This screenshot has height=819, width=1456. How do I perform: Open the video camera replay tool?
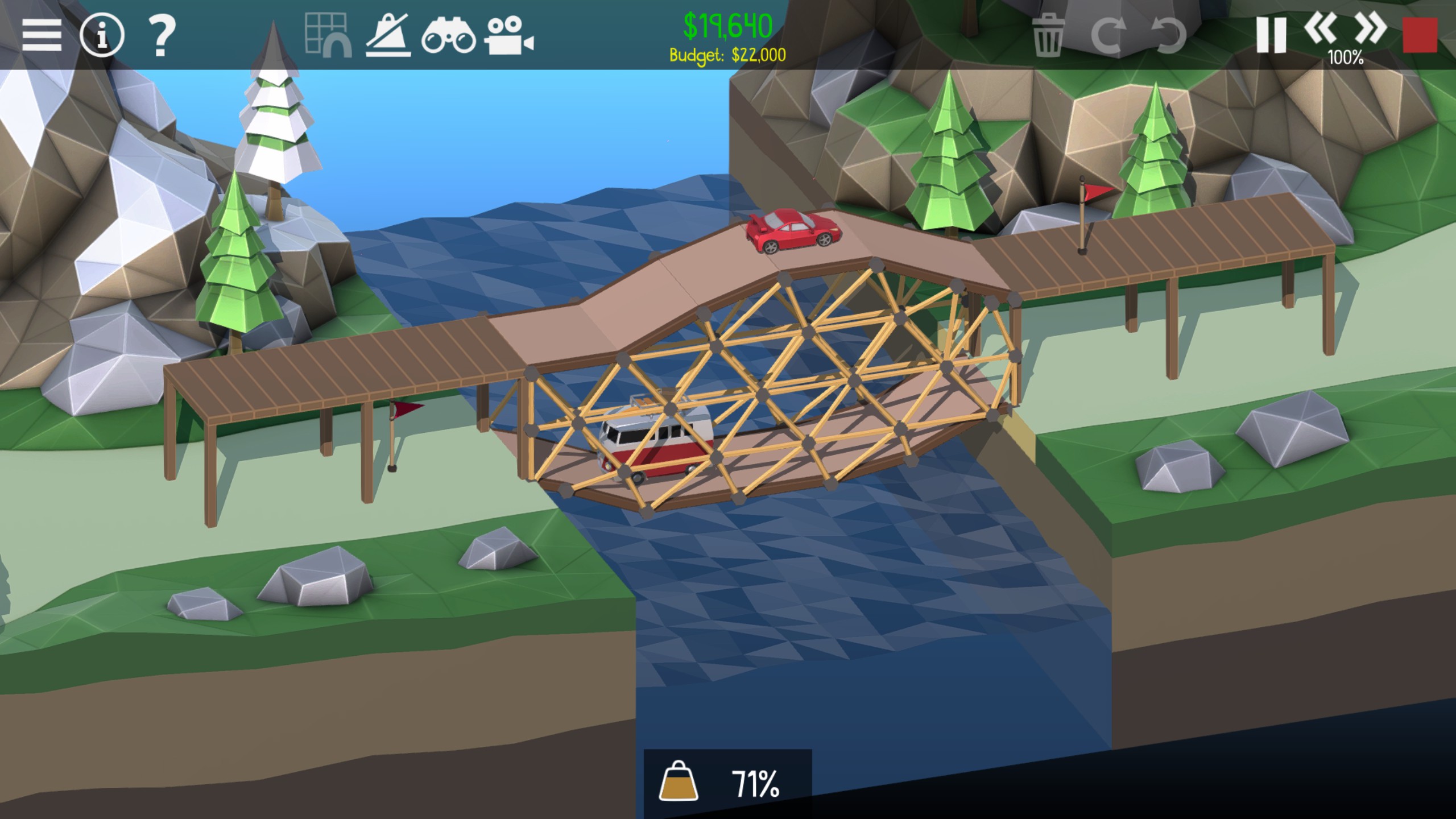pyautogui.click(x=508, y=36)
